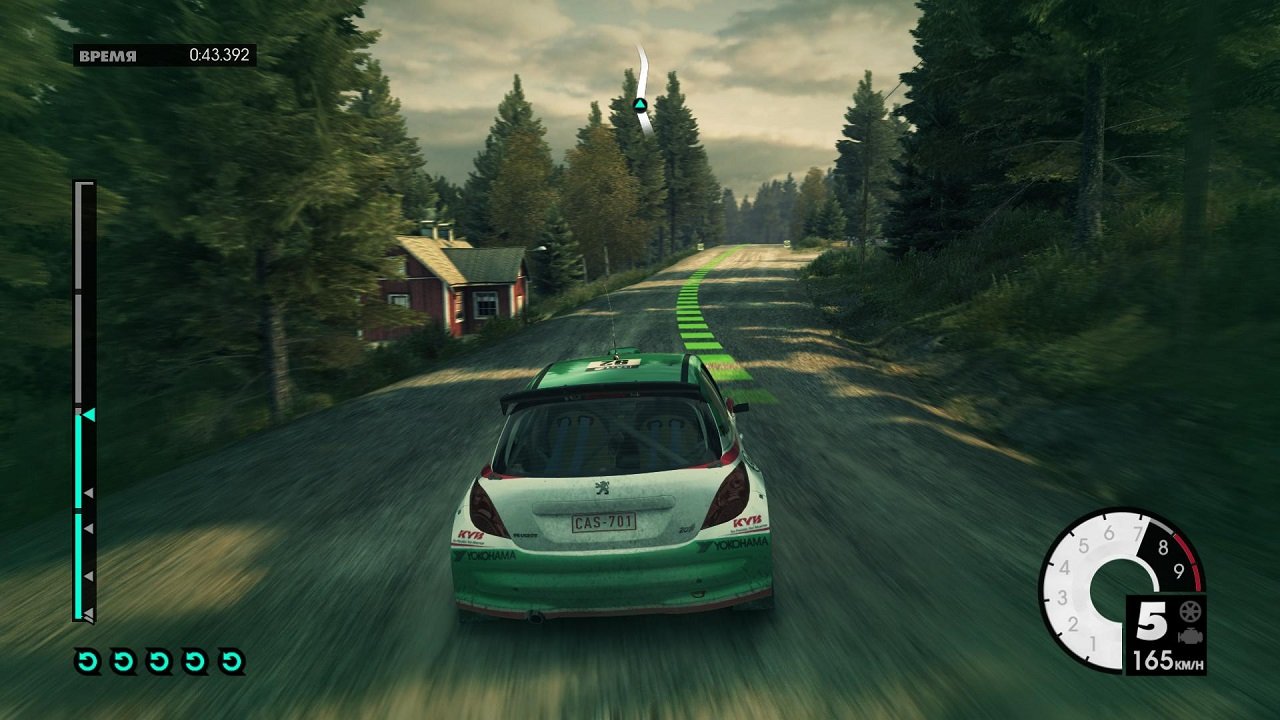This screenshot has height=720, width=1280.
Task: Click the player arrow on the minimap
Action: pos(639,103)
